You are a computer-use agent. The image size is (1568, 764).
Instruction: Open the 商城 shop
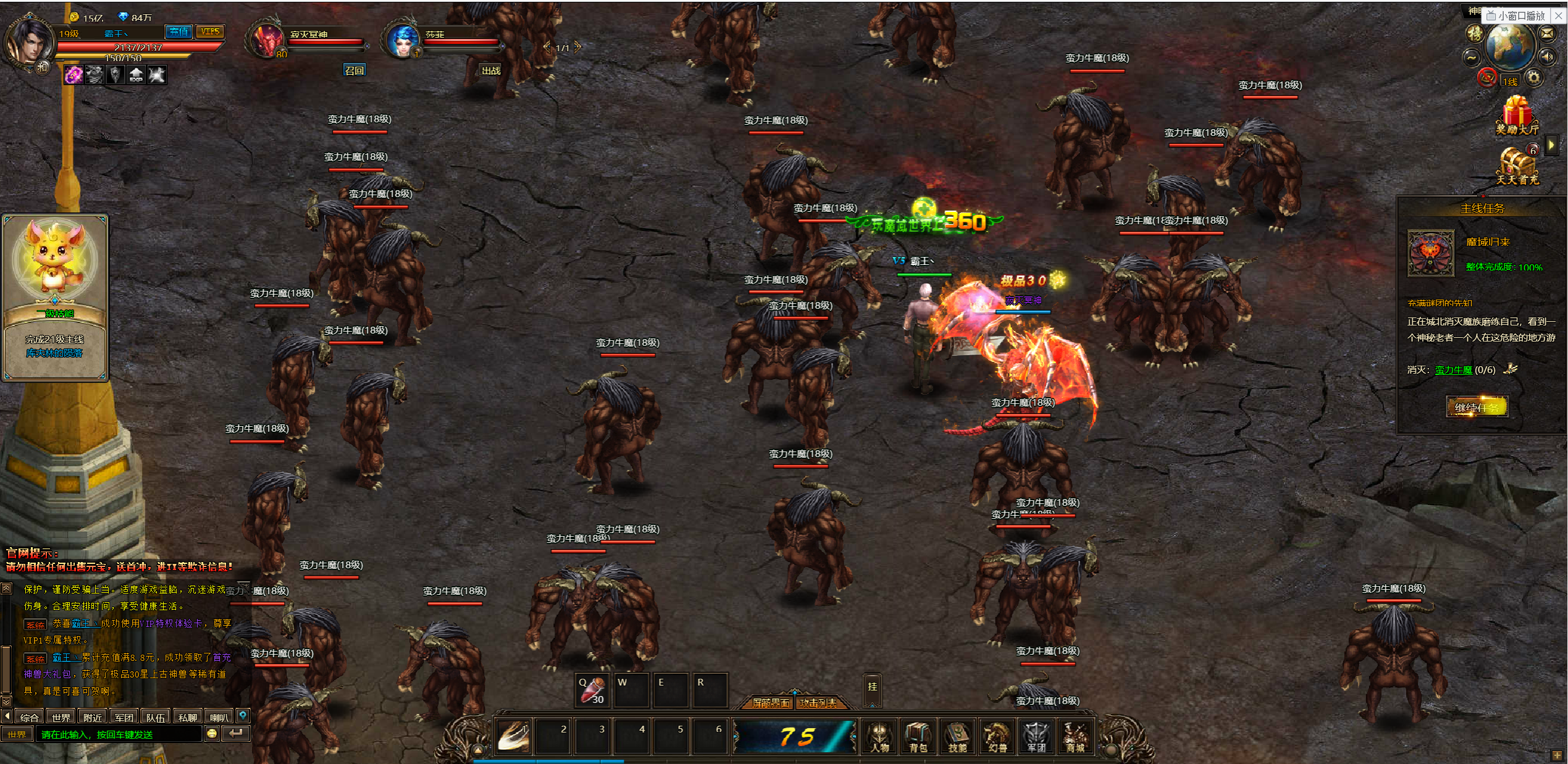point(1075,737)
